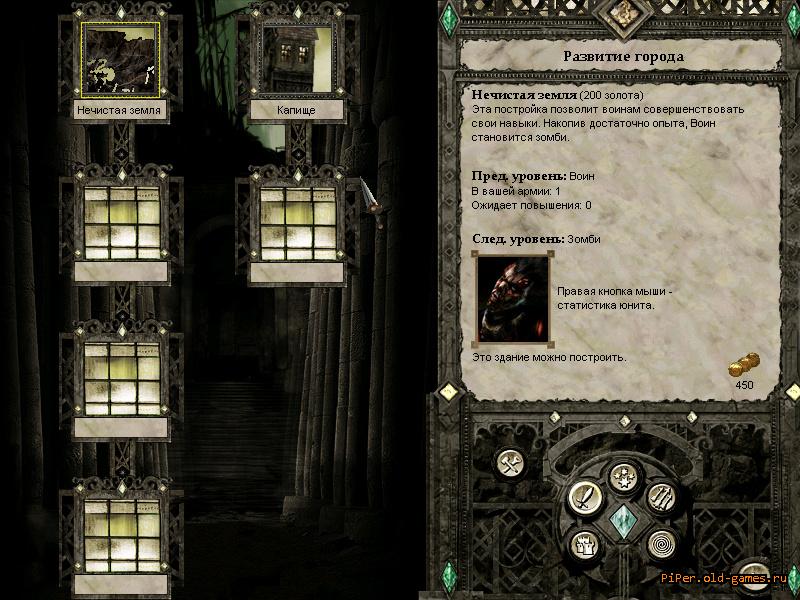
Task: Click the Зомби unit portrait
Action: click(x=511, y=297)
